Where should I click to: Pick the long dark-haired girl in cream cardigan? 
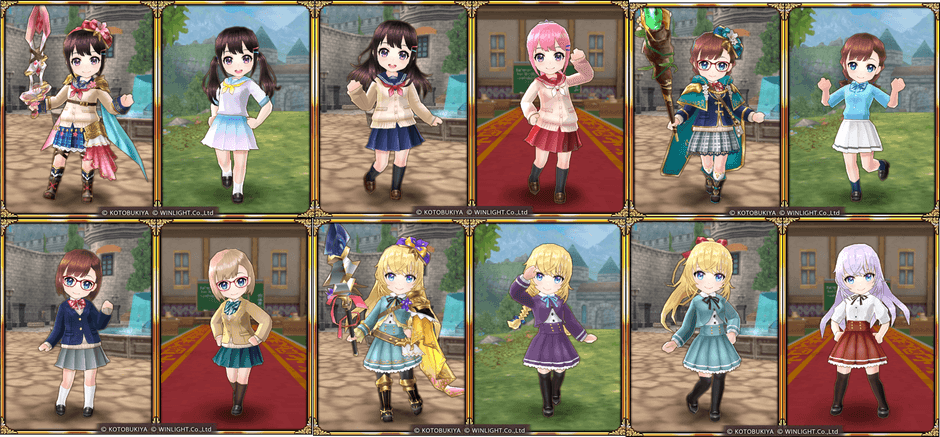(x=392, y=108)
